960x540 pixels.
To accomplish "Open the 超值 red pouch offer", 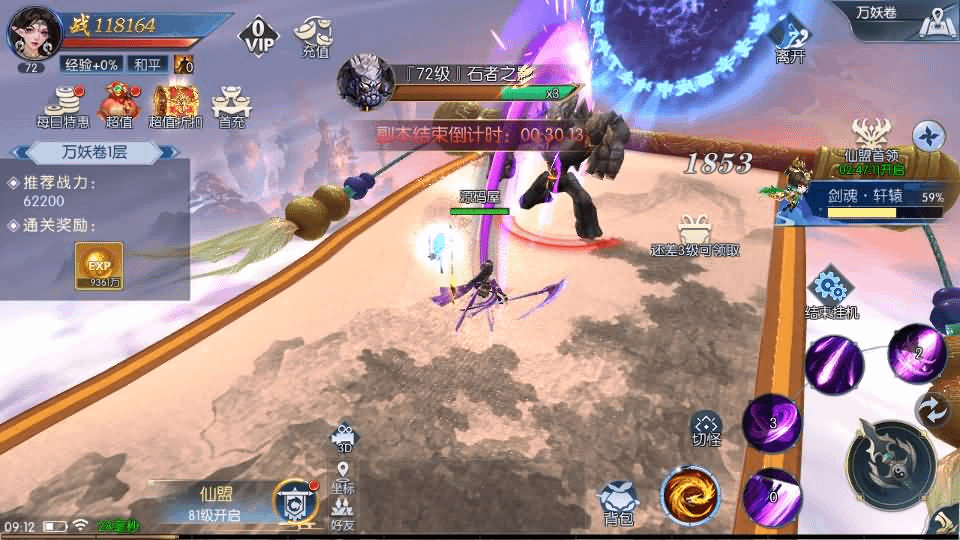I will 119,105.
